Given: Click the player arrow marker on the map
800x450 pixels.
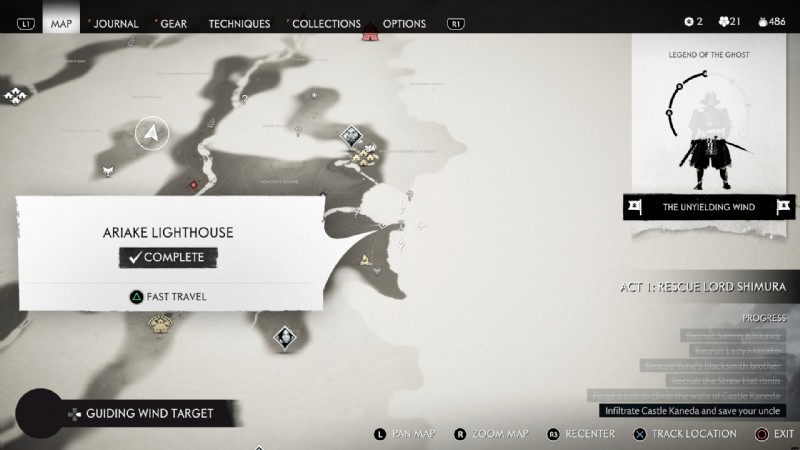Looking at the screenshot, I should (151, 131).
